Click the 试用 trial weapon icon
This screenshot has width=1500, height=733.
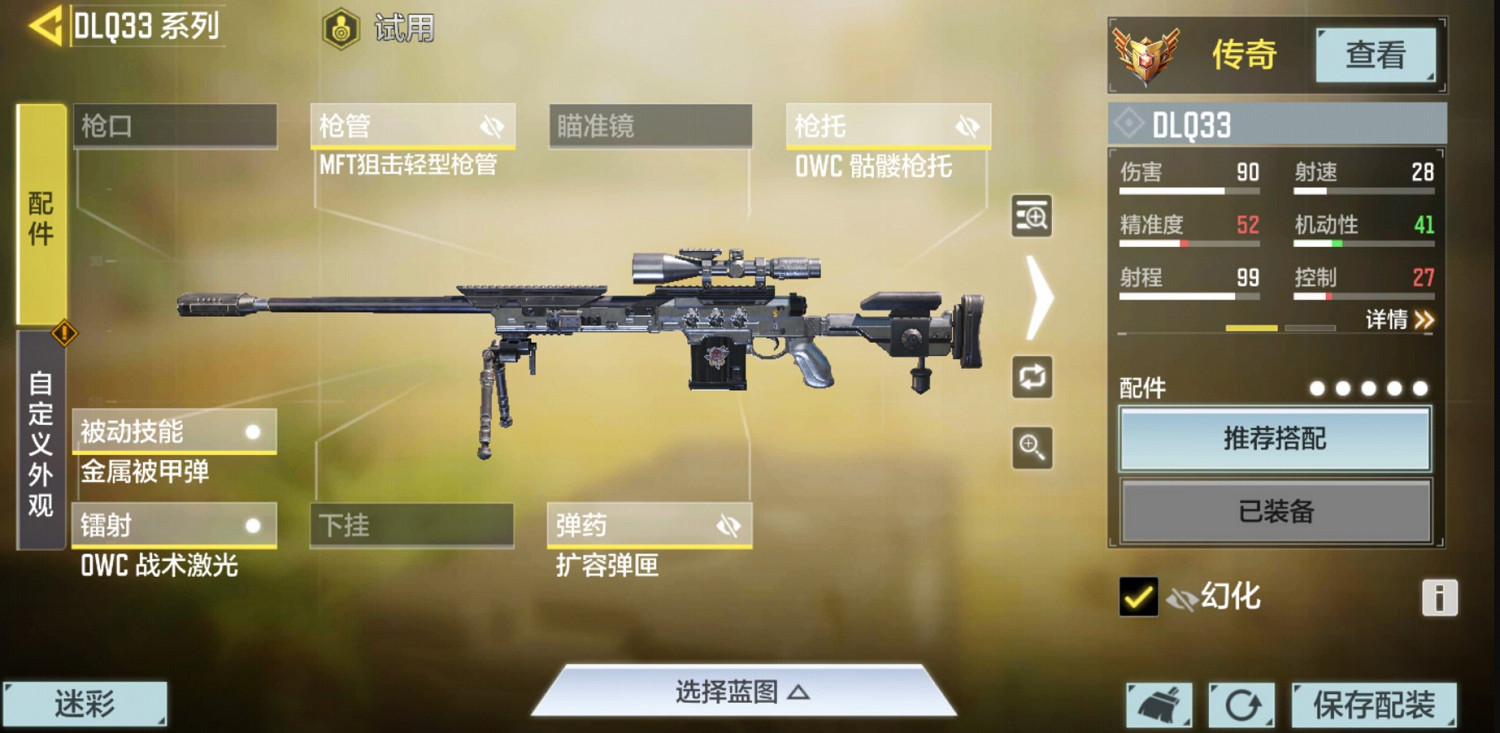[x=340, y=28]
